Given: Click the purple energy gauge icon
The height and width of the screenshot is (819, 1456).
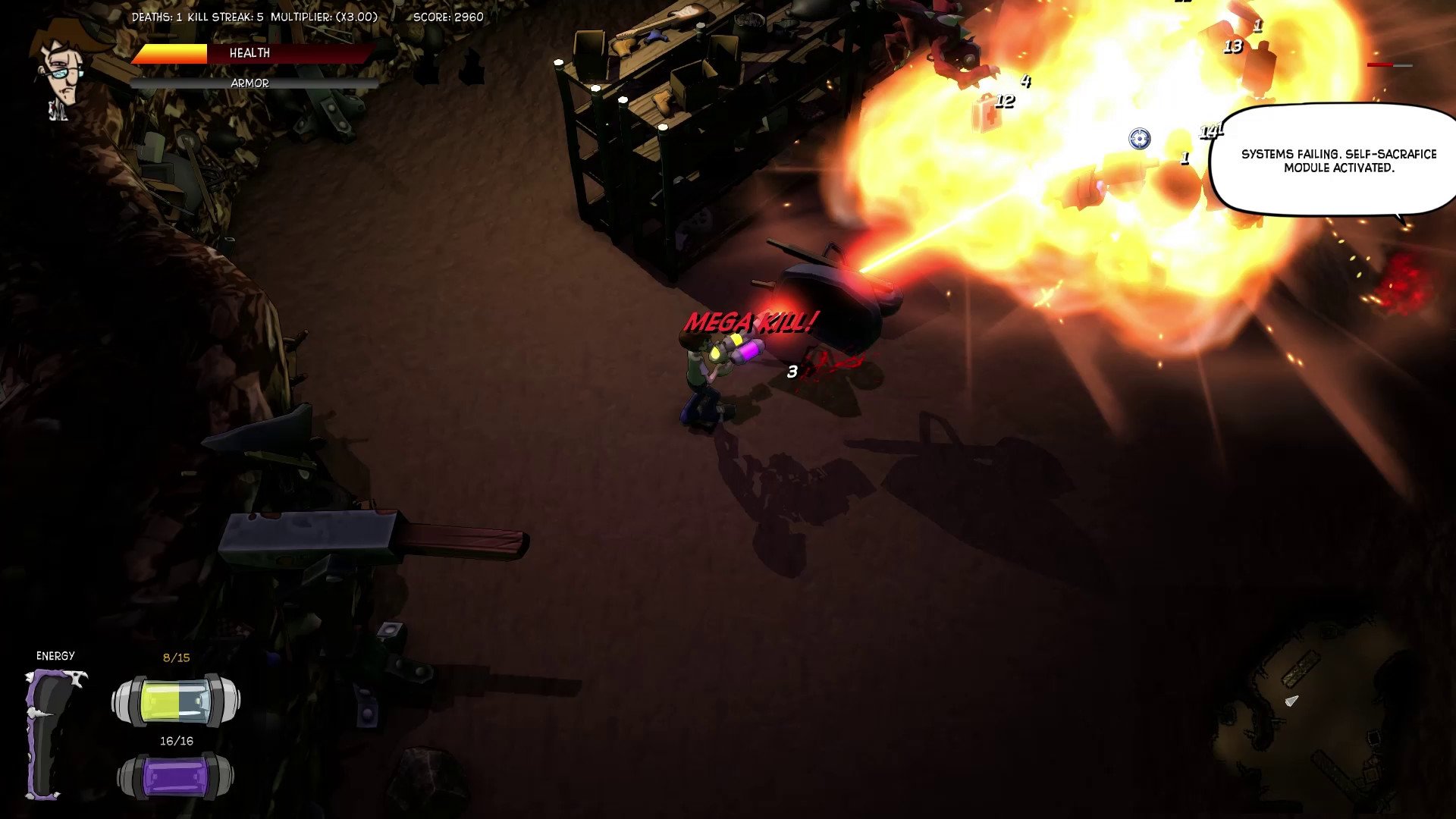Looking at the screenshot, I should pos(52,733).
